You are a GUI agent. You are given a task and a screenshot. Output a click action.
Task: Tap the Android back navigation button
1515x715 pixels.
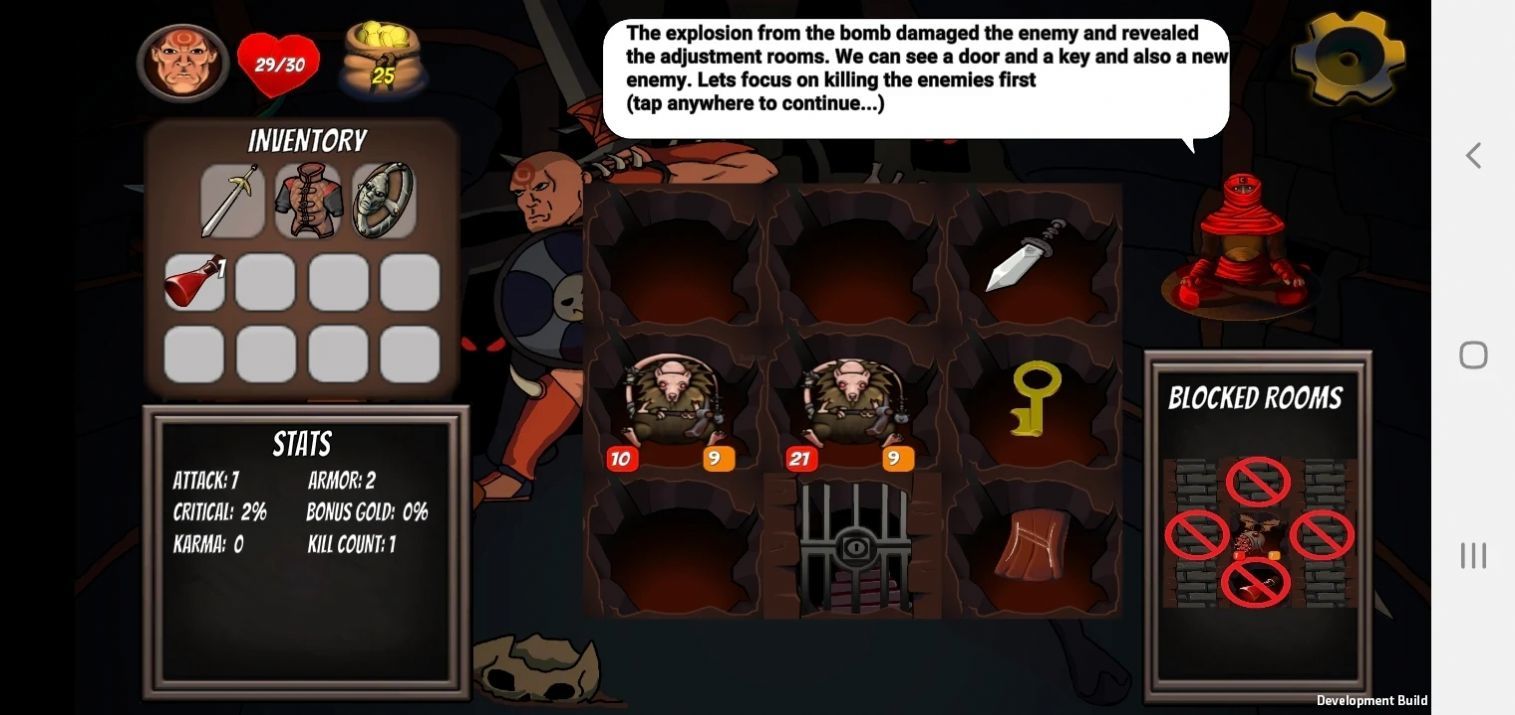pyautogui.click(x=1473, y=156)
